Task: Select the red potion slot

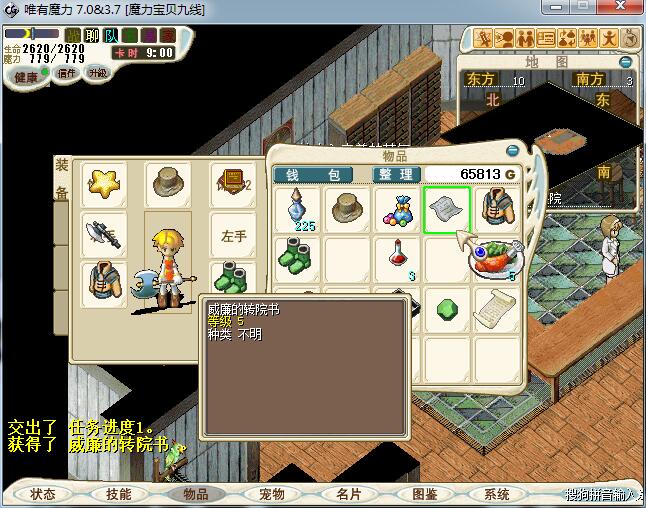Action: pos(397,259)
